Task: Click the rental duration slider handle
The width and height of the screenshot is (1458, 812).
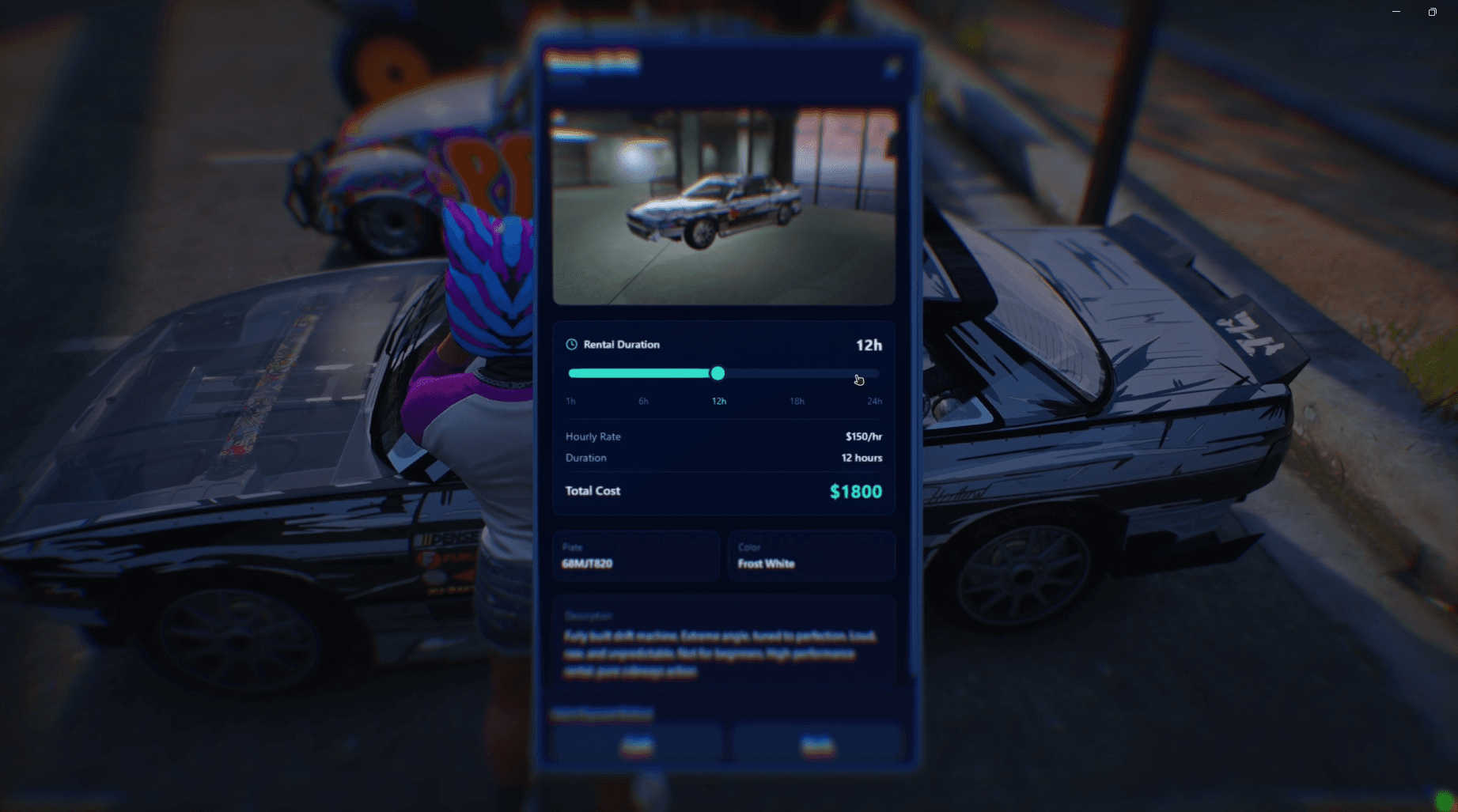Action: (718, 373)
